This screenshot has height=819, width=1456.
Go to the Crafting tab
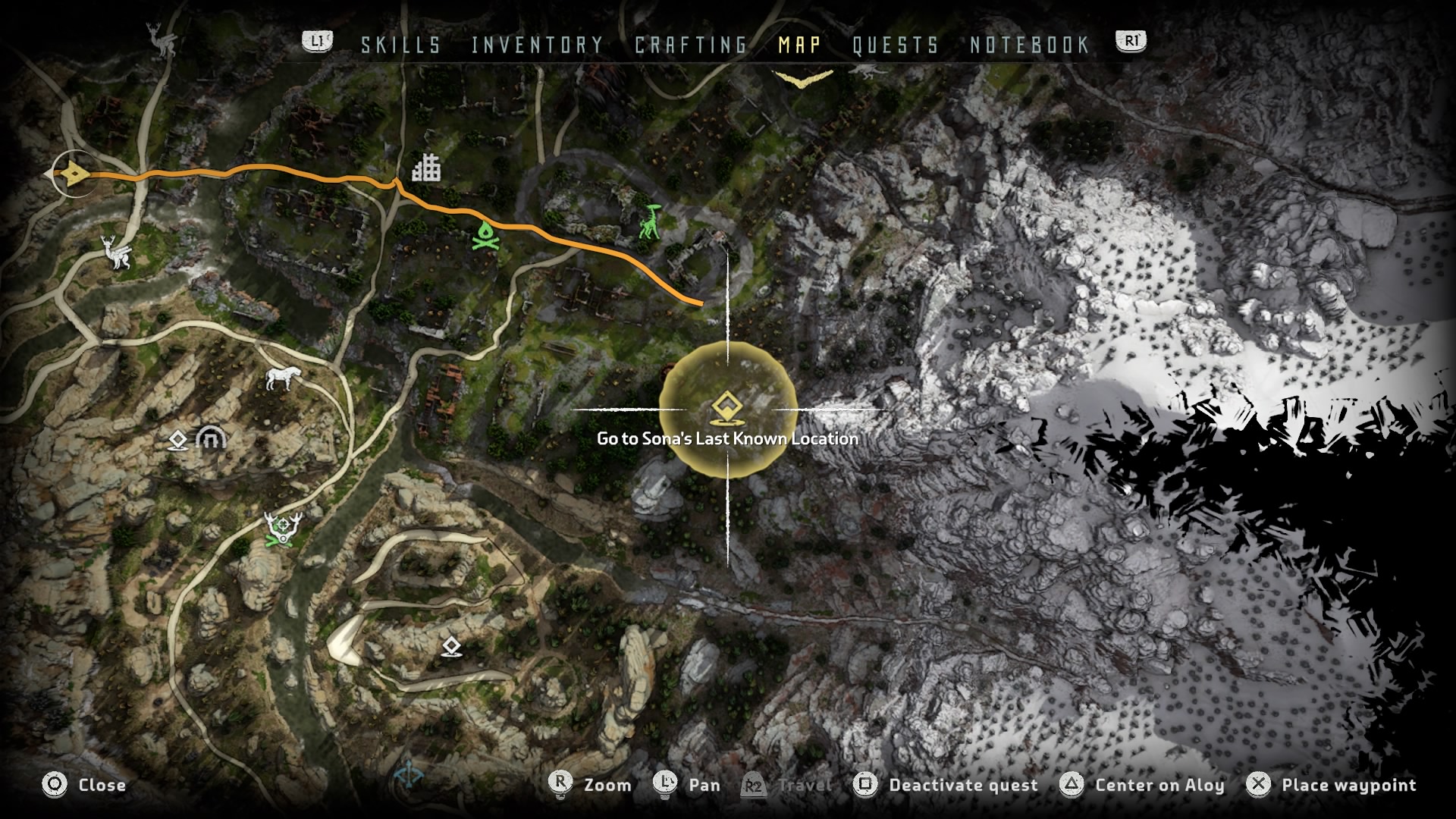pyautogui.click(x=691, y=45)
